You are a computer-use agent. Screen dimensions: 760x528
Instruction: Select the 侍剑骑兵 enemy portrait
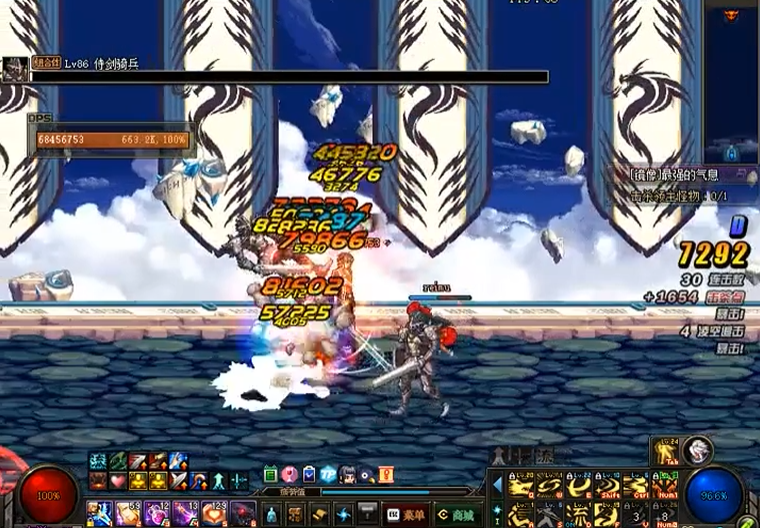[x=14, y=68]
